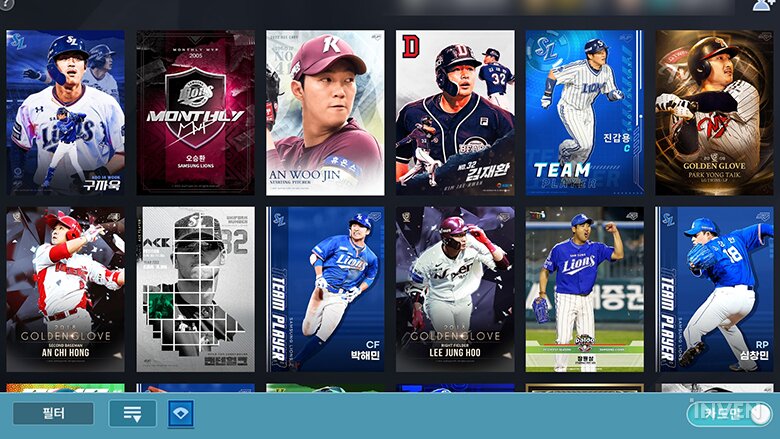Open the black-and-white mosaic number 32 card
Image resolution: width=780 pixels, height=439 pixels.
(195, 289)
